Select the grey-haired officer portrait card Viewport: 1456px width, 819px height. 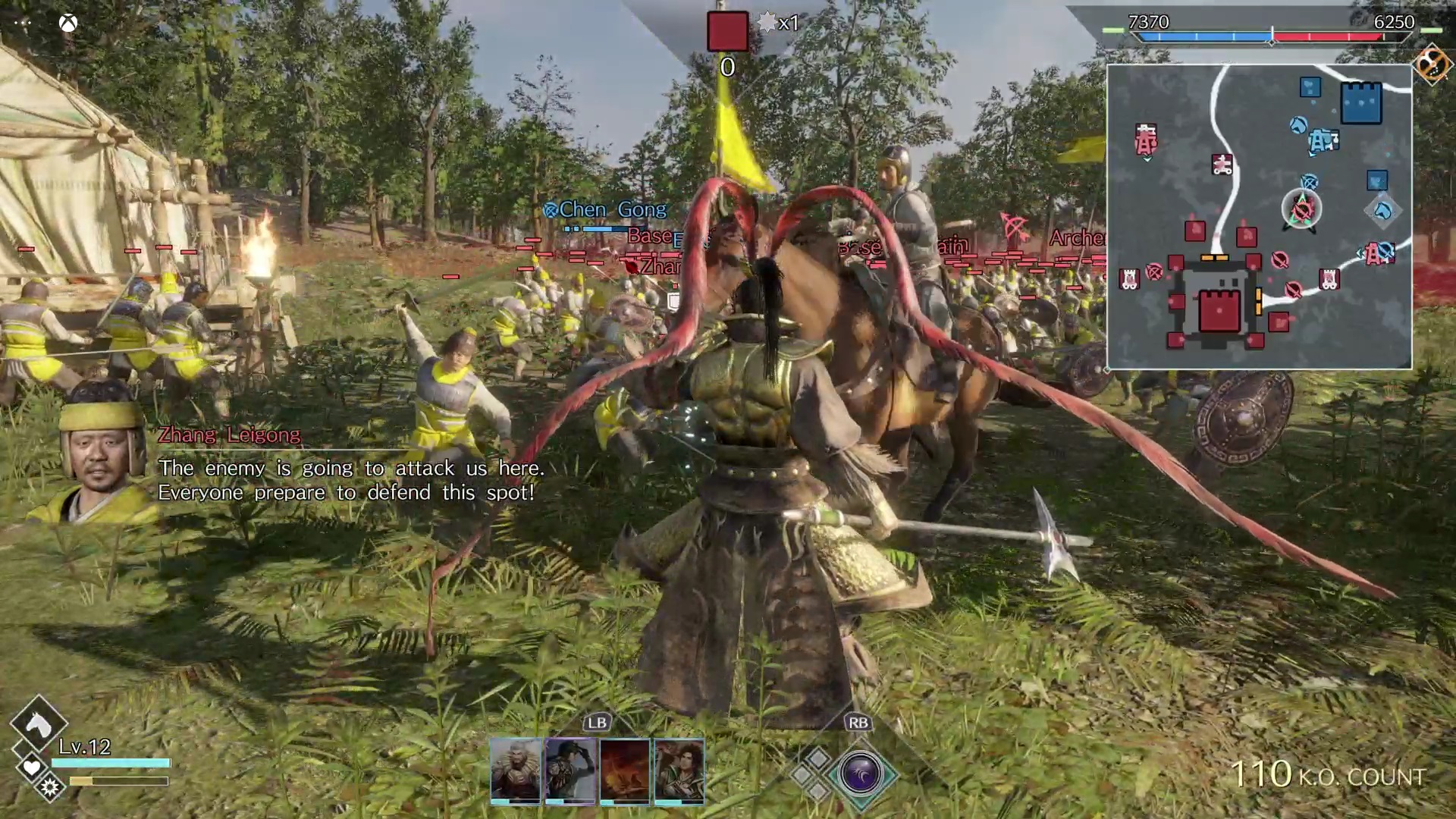coord(516,770)
